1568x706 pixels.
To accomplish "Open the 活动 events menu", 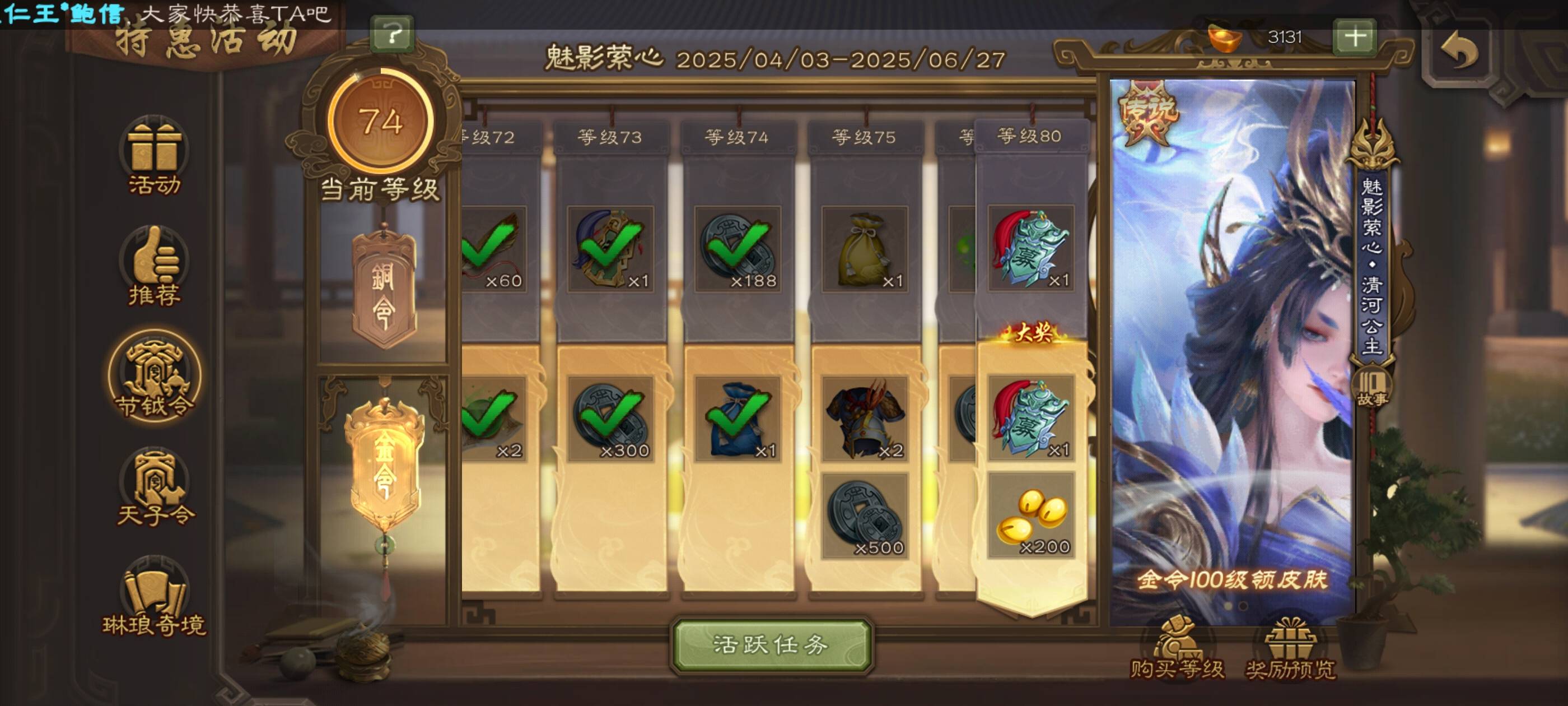I will [x=154, y=155].
